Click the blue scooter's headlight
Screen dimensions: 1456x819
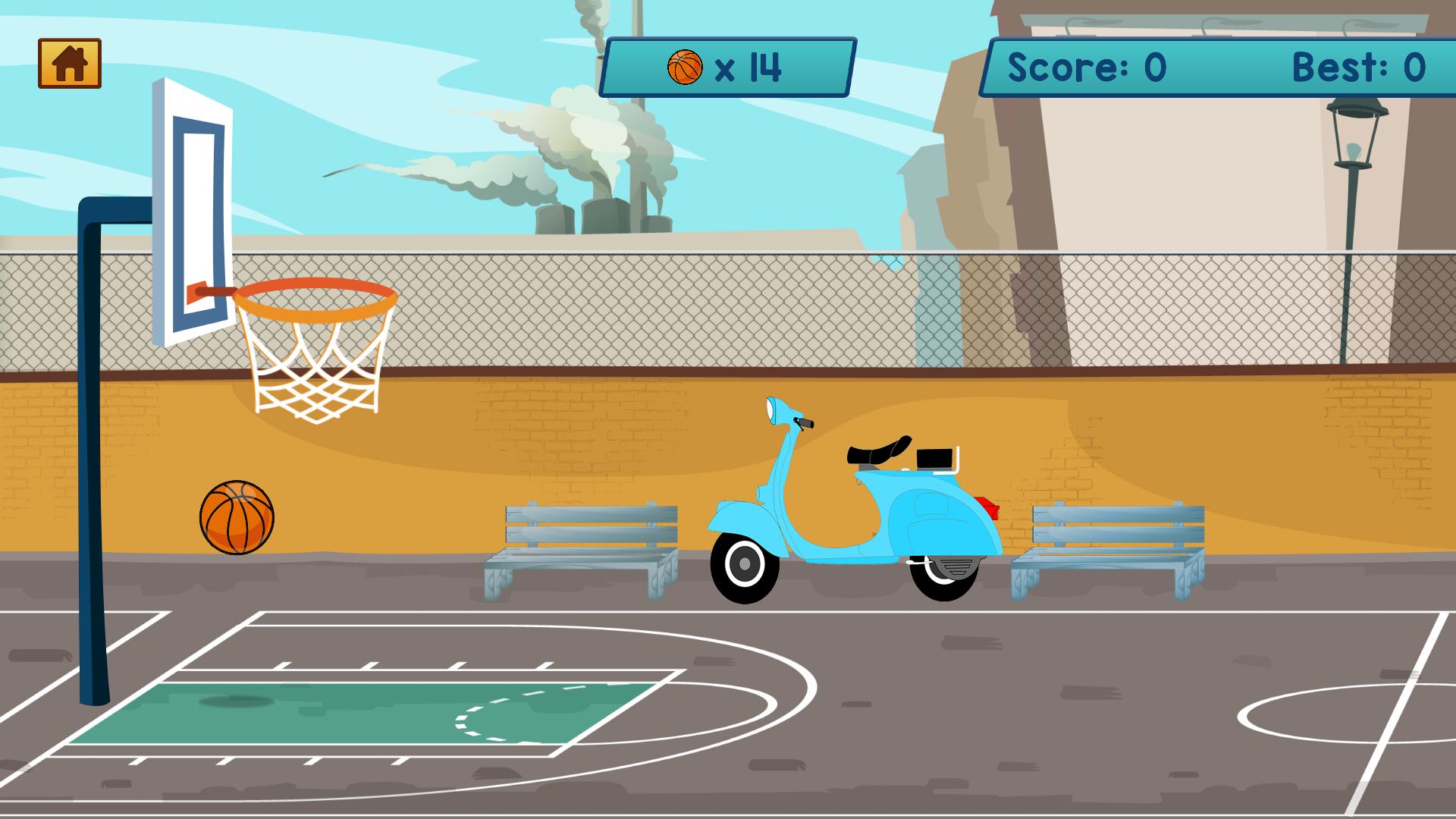point(771,407)
